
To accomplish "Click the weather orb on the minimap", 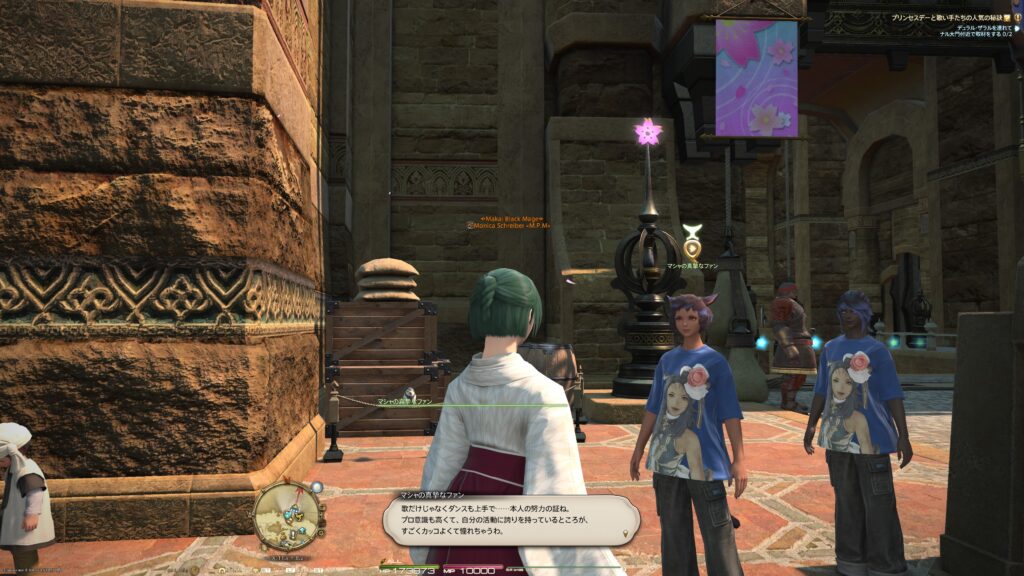I will click(x=317, y=487).
